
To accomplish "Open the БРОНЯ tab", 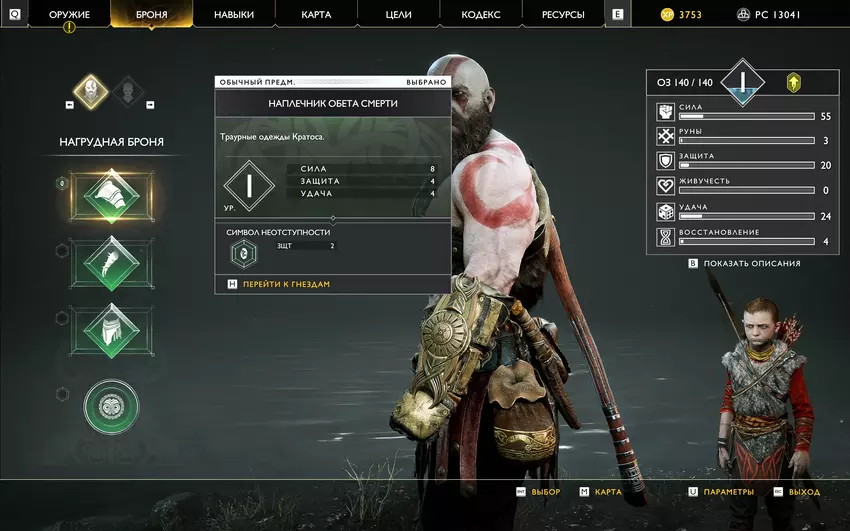I will 151,15.
